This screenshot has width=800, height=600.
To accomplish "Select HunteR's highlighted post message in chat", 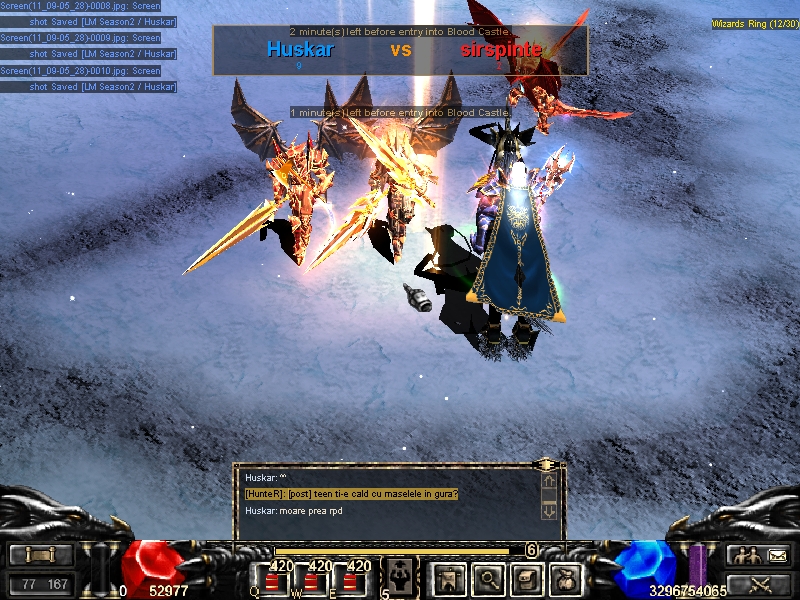I will pyautogui.click(x=352, y=494).
